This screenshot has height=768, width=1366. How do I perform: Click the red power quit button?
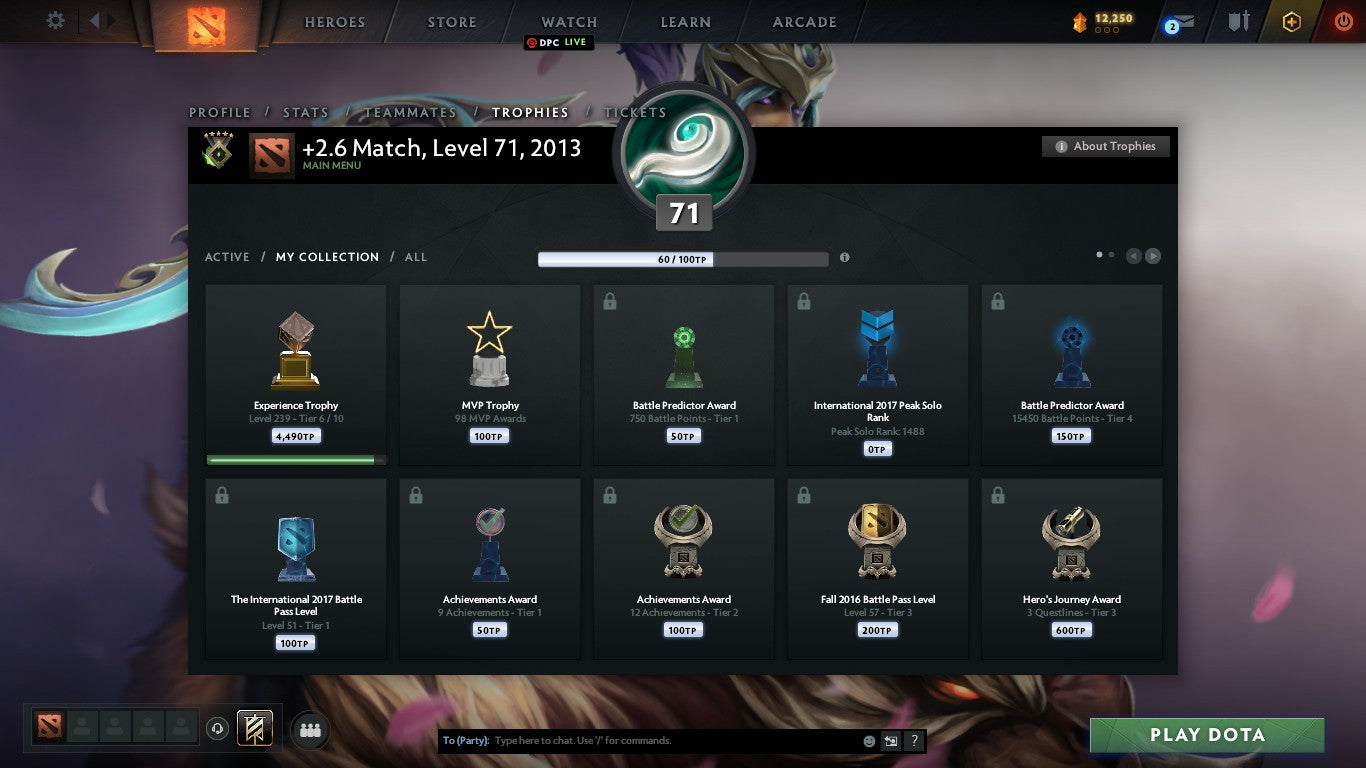pyautogui.click(x=1343, y=21)
